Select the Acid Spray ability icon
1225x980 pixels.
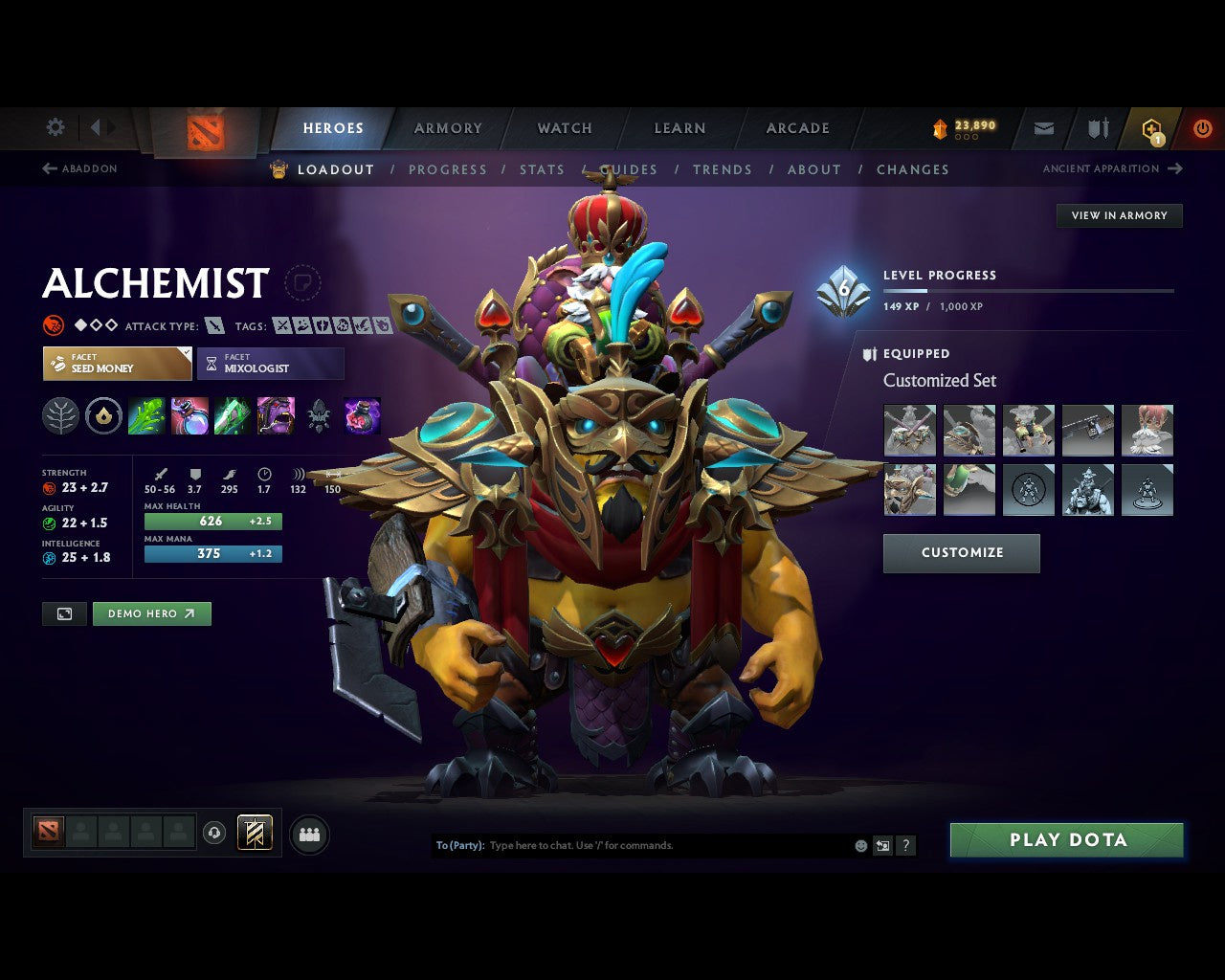pos(147,415)
